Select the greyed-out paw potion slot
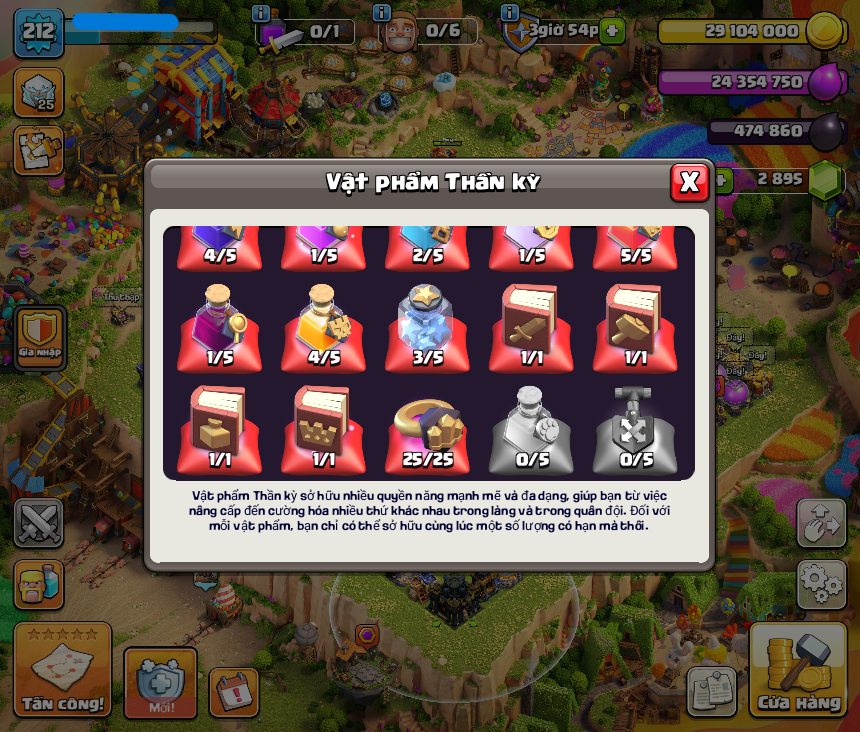Image resolution: width=860 pixels, height=732 pixels. (531, 428)
